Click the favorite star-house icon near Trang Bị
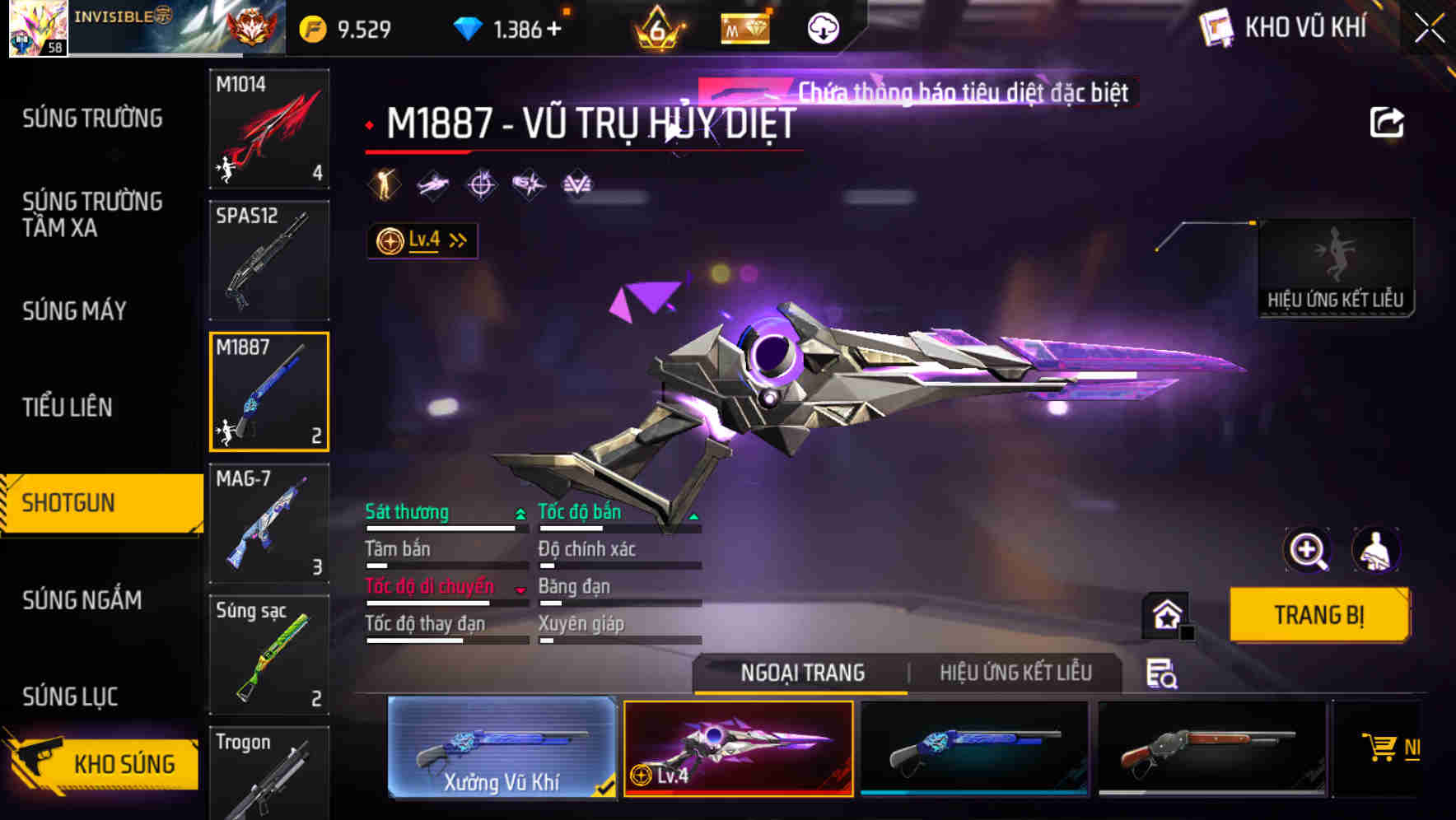 1164,616
